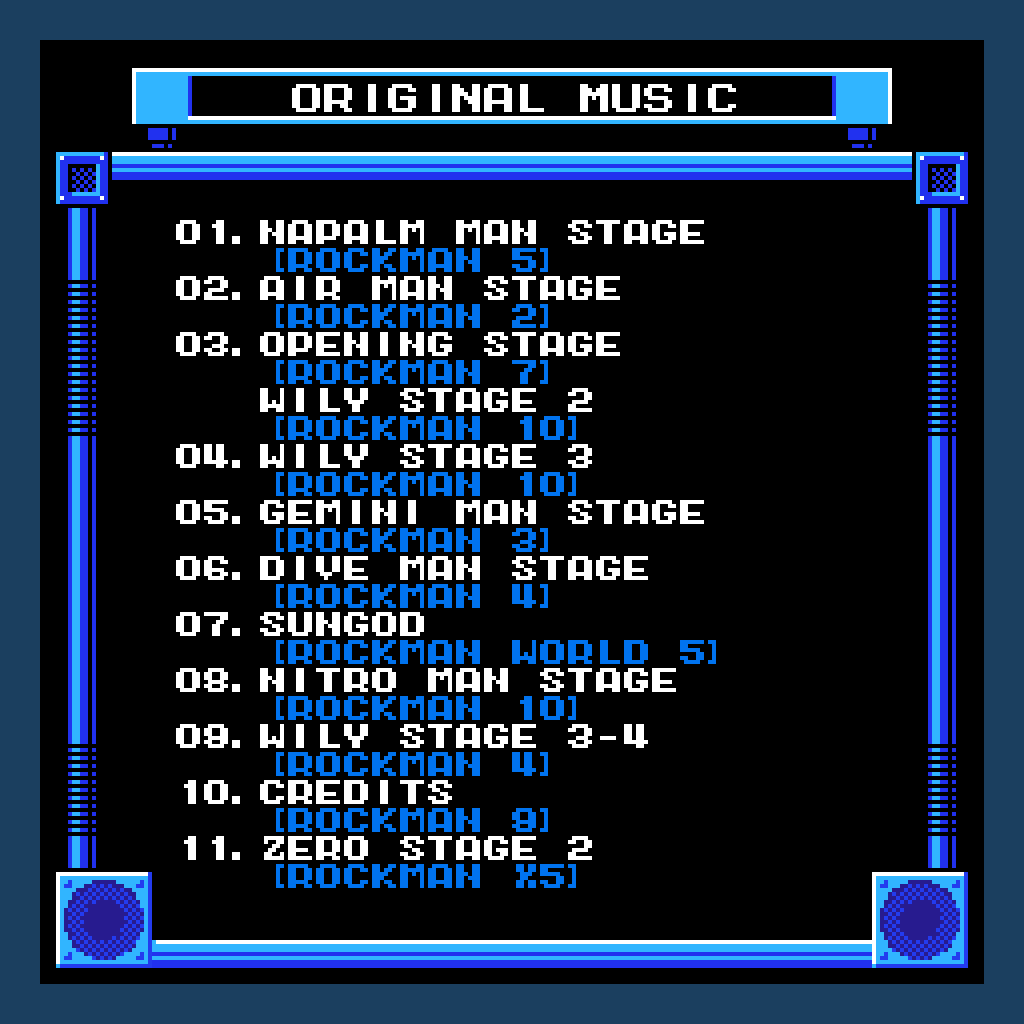1024x1024 pixels.
Task: Choose track 03 Opening Stage
Action: [439, 345]
